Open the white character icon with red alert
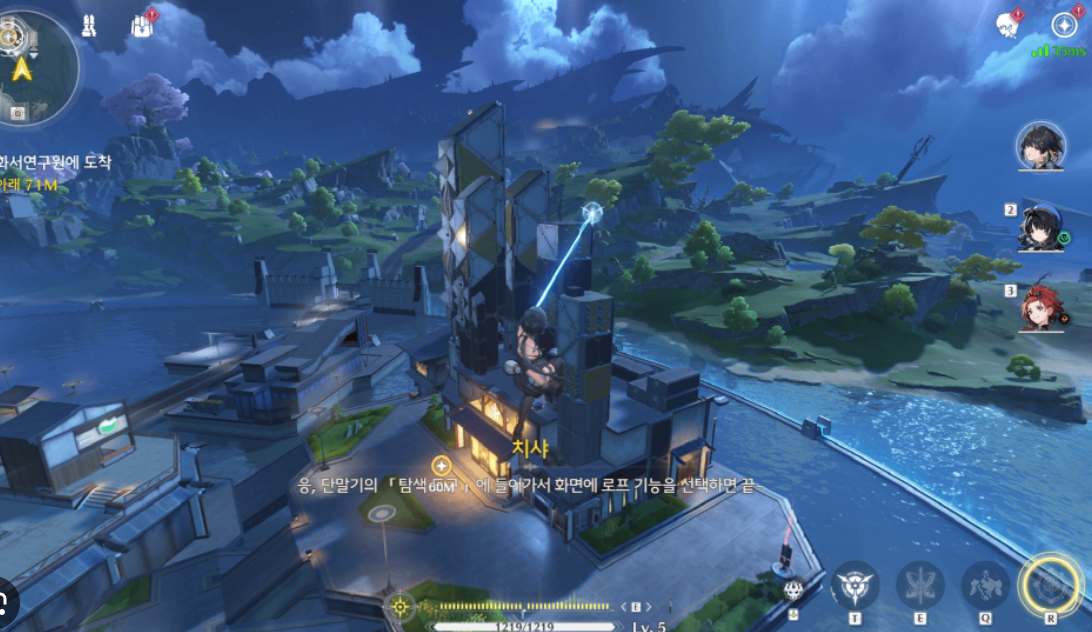 [x=1008, y=25]
